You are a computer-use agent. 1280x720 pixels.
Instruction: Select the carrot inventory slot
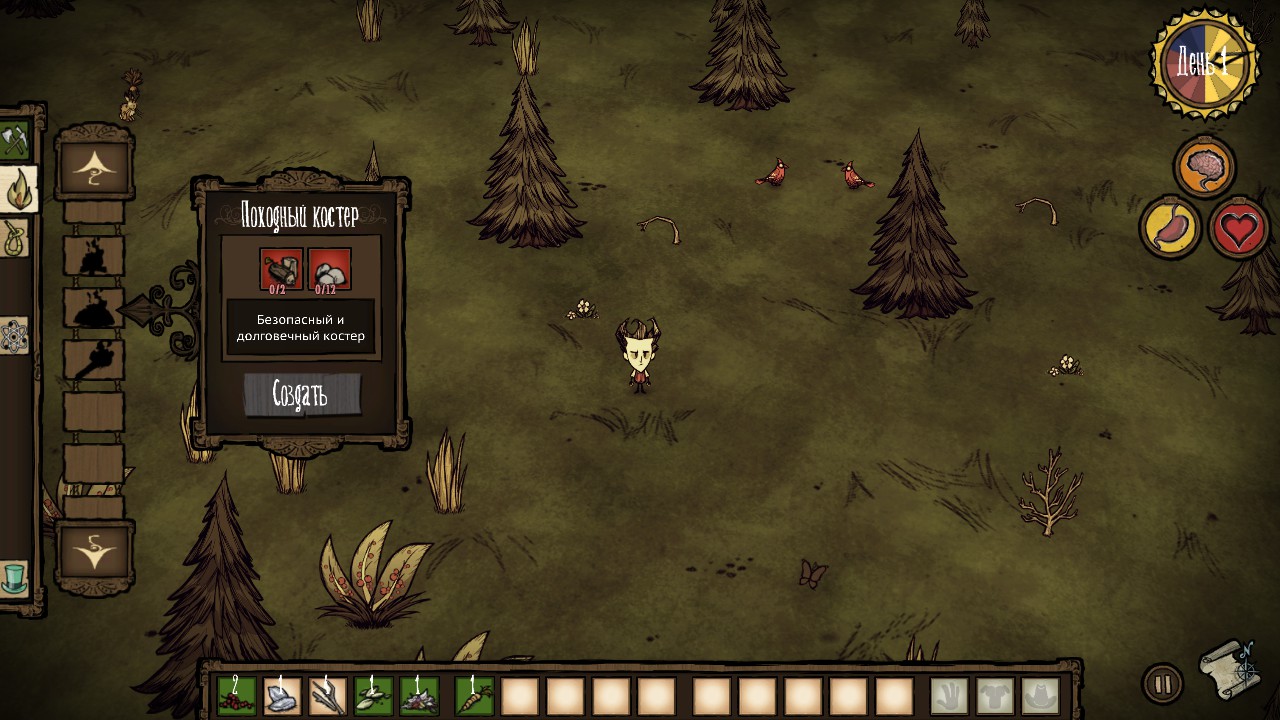click(x=474, y=696)
